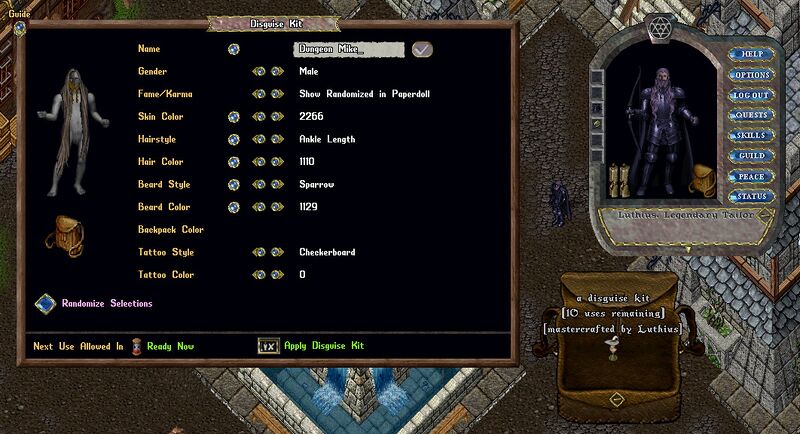
Task: Randomize the Name with the blue gem
Action: click(233, 49)
